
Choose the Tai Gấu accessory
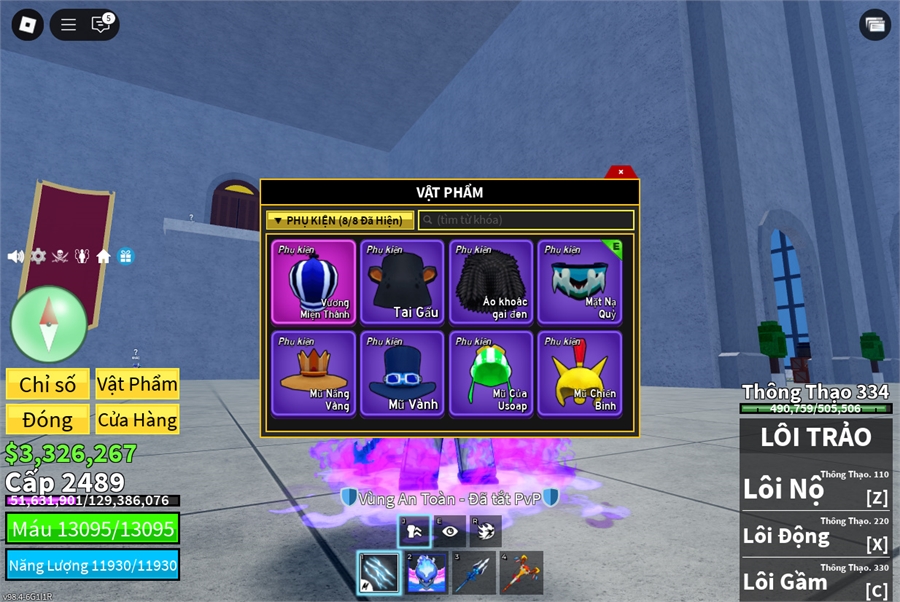point(402,282)
